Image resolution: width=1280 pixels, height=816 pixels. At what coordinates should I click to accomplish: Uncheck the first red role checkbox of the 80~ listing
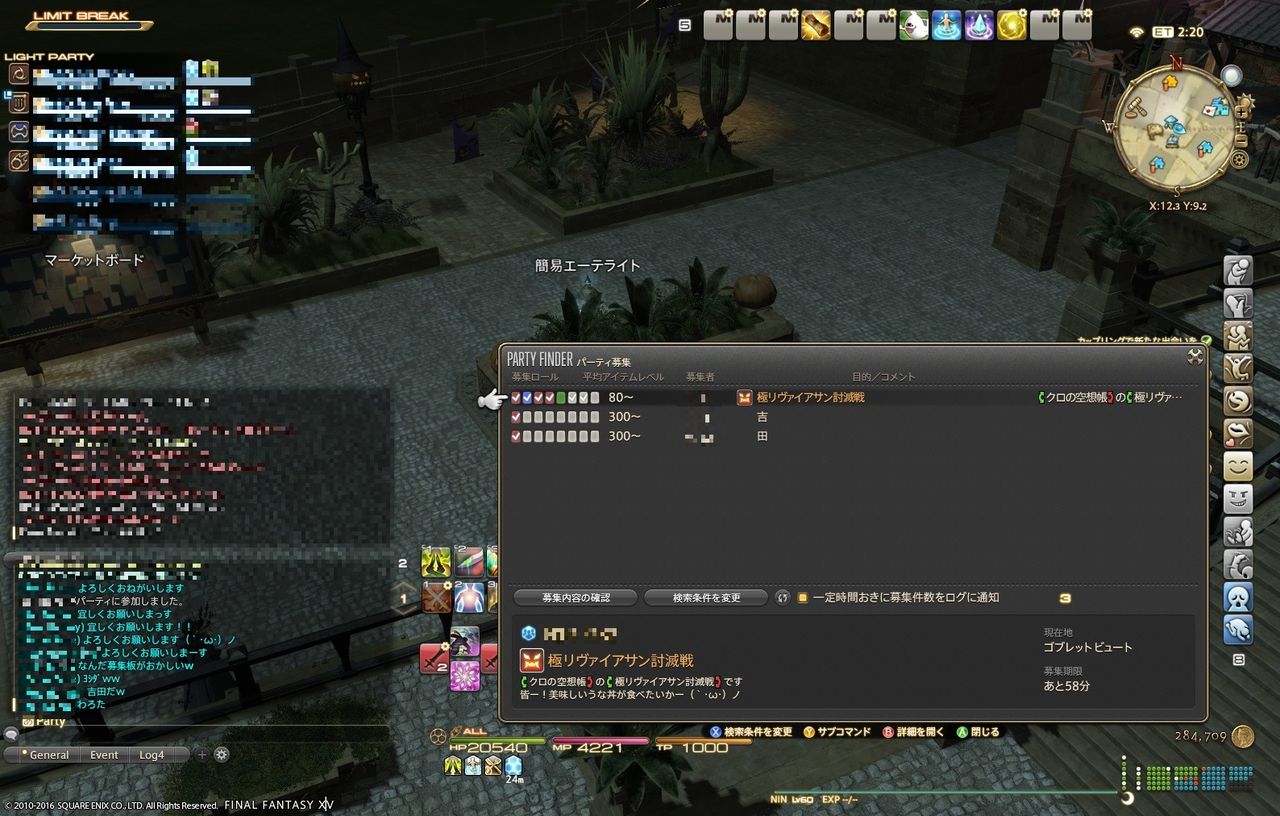pos(515,397)
